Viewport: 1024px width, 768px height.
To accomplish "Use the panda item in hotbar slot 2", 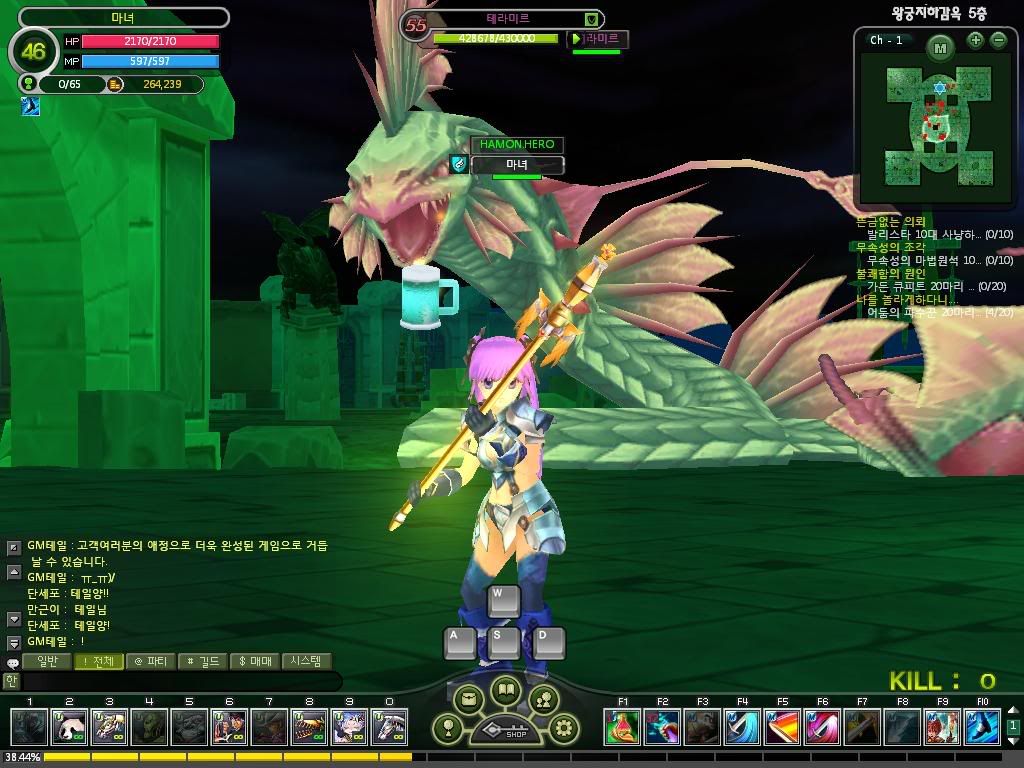I will point(68,727).
